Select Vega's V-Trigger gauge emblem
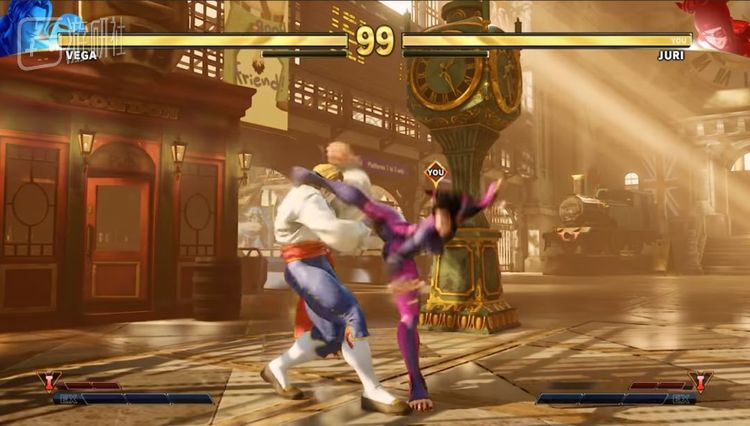Screen dimensions: 750x426 coord(48,381)
